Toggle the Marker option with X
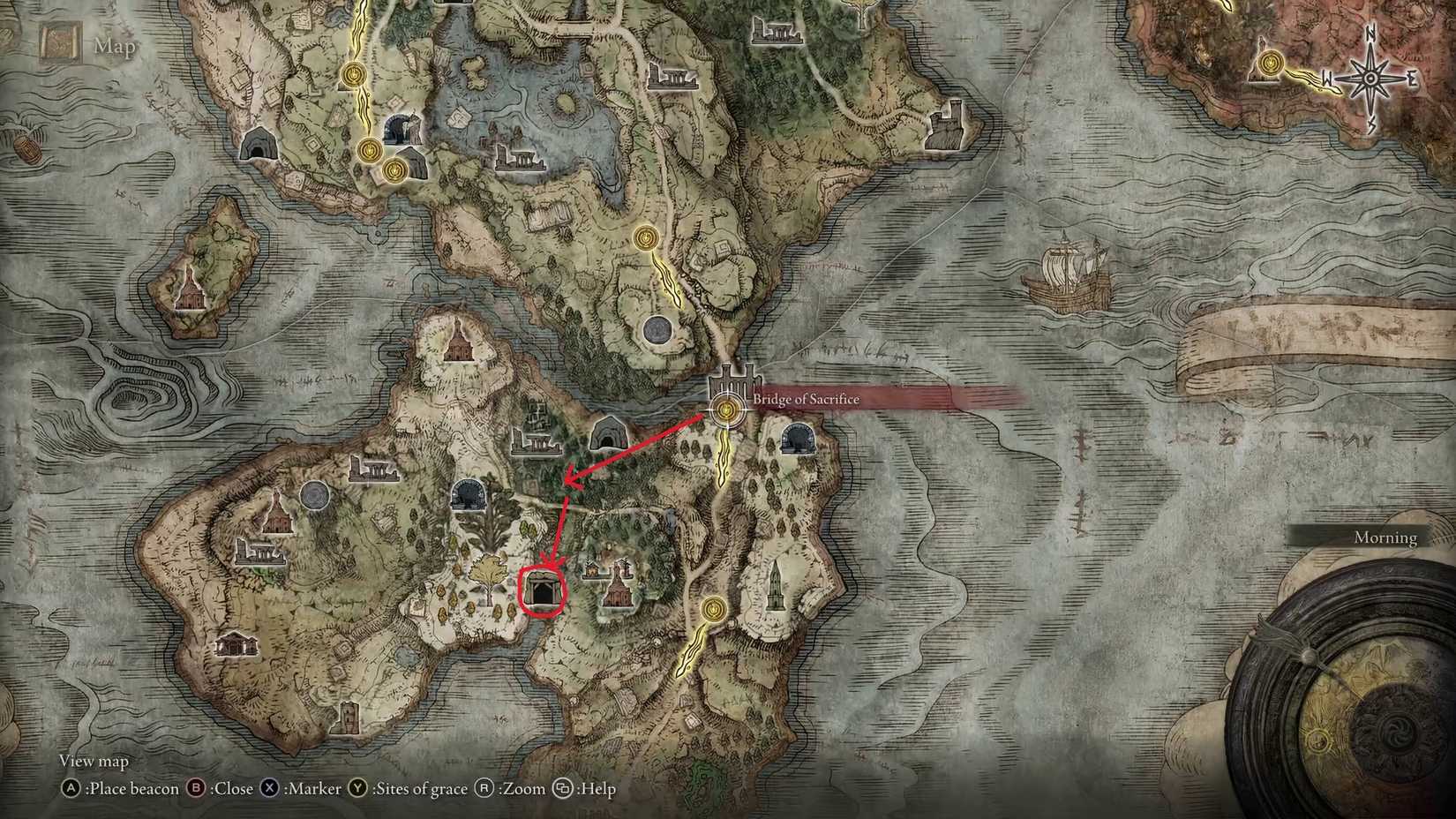1456x819 pixels. coord(268,789)
